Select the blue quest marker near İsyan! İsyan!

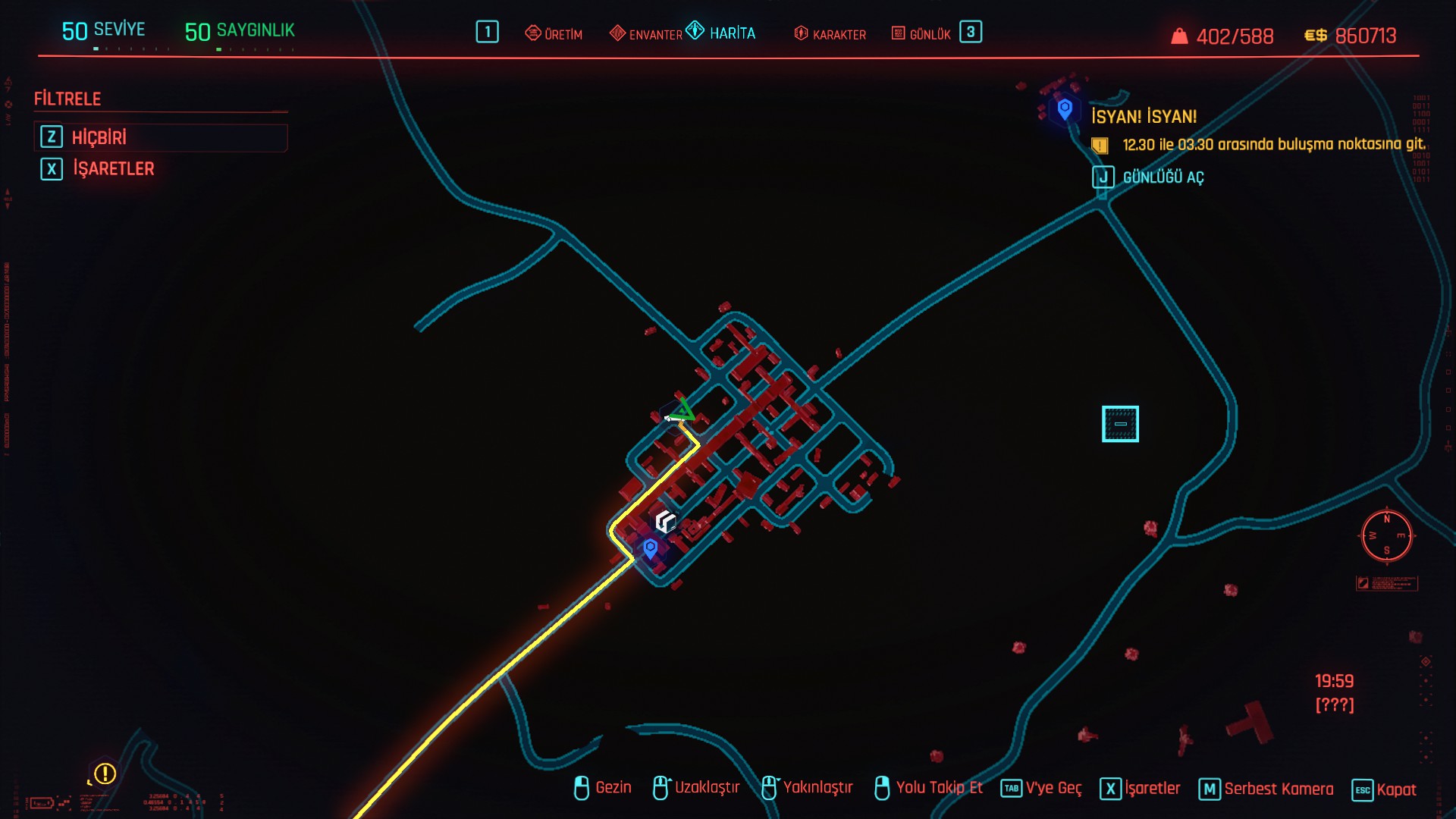1065,108
